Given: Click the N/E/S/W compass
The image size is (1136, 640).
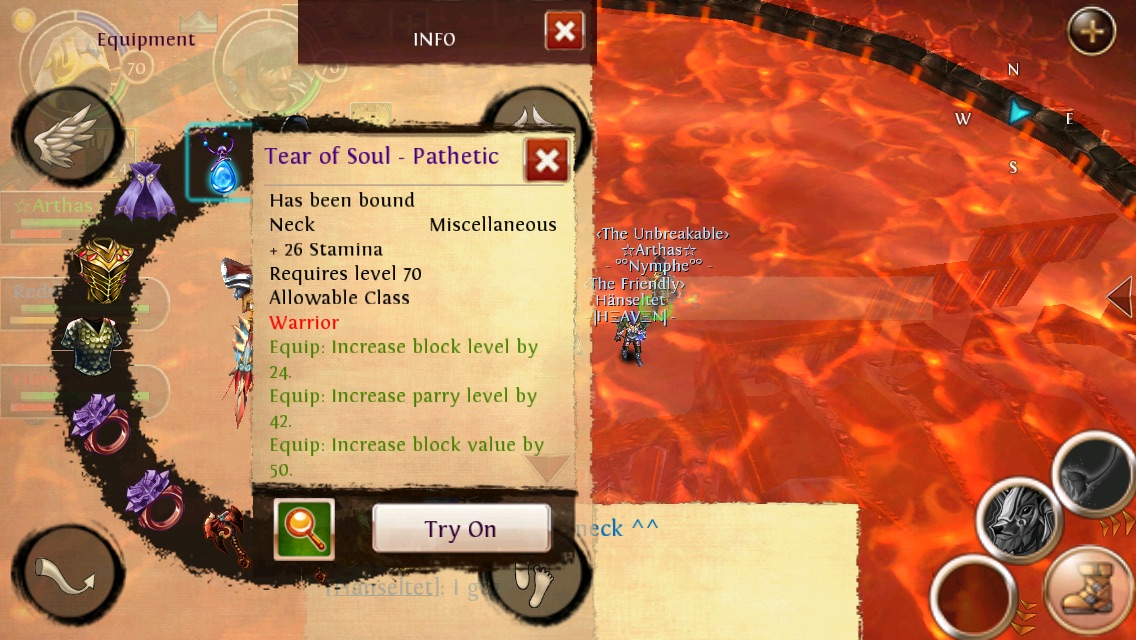Looking at the screenshot, I should [1015, 115].
